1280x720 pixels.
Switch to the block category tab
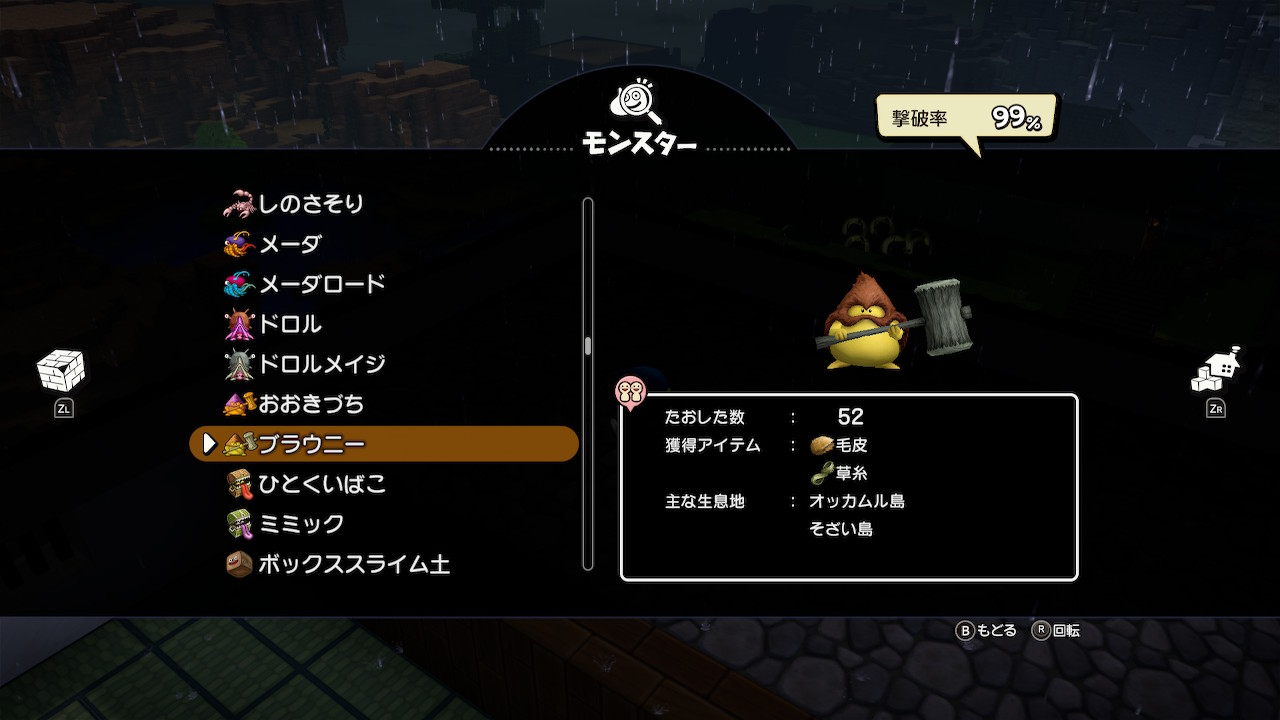click(x=61, y=372)
